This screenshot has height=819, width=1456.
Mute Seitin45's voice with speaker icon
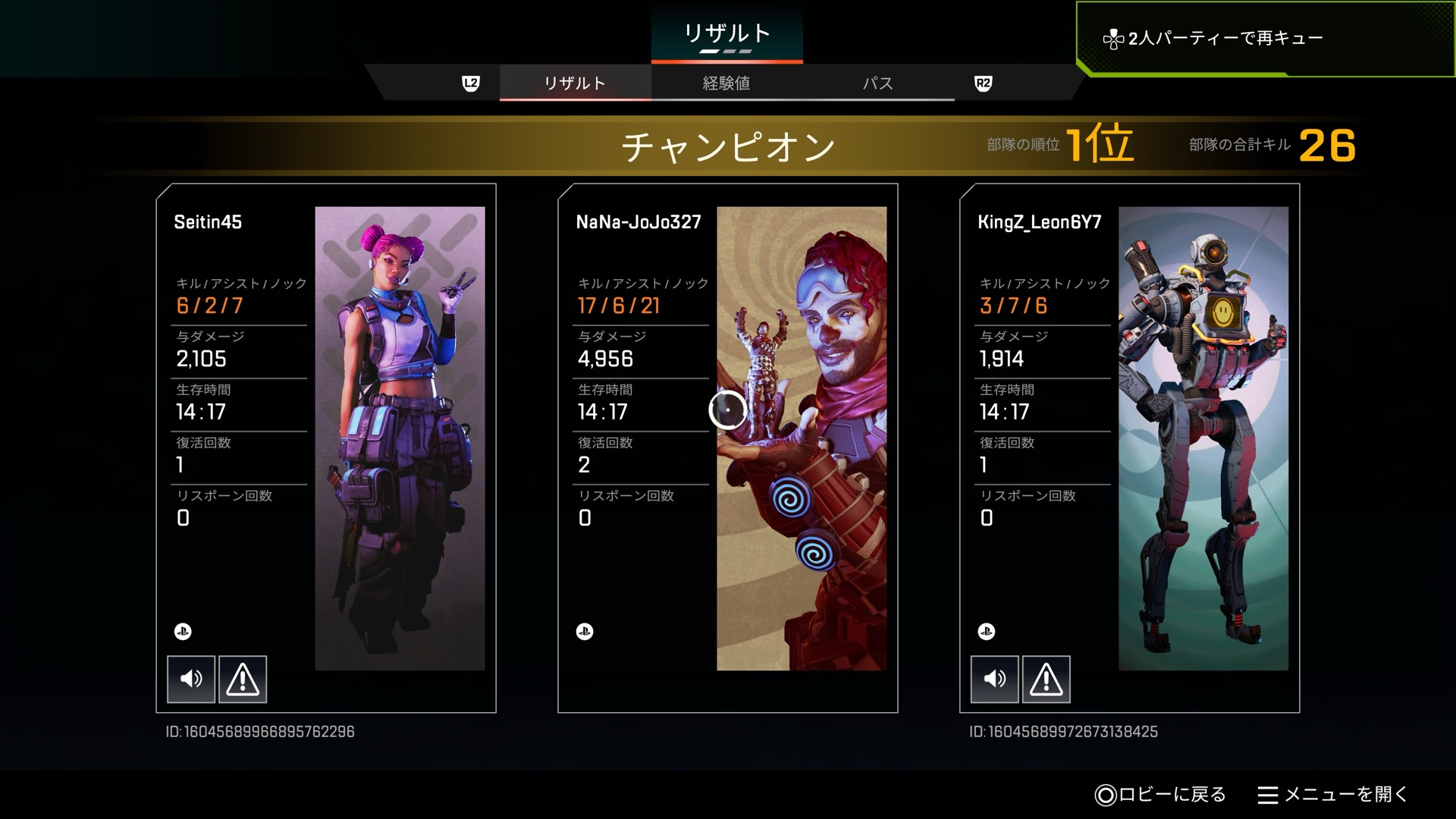tap(191, 679)
